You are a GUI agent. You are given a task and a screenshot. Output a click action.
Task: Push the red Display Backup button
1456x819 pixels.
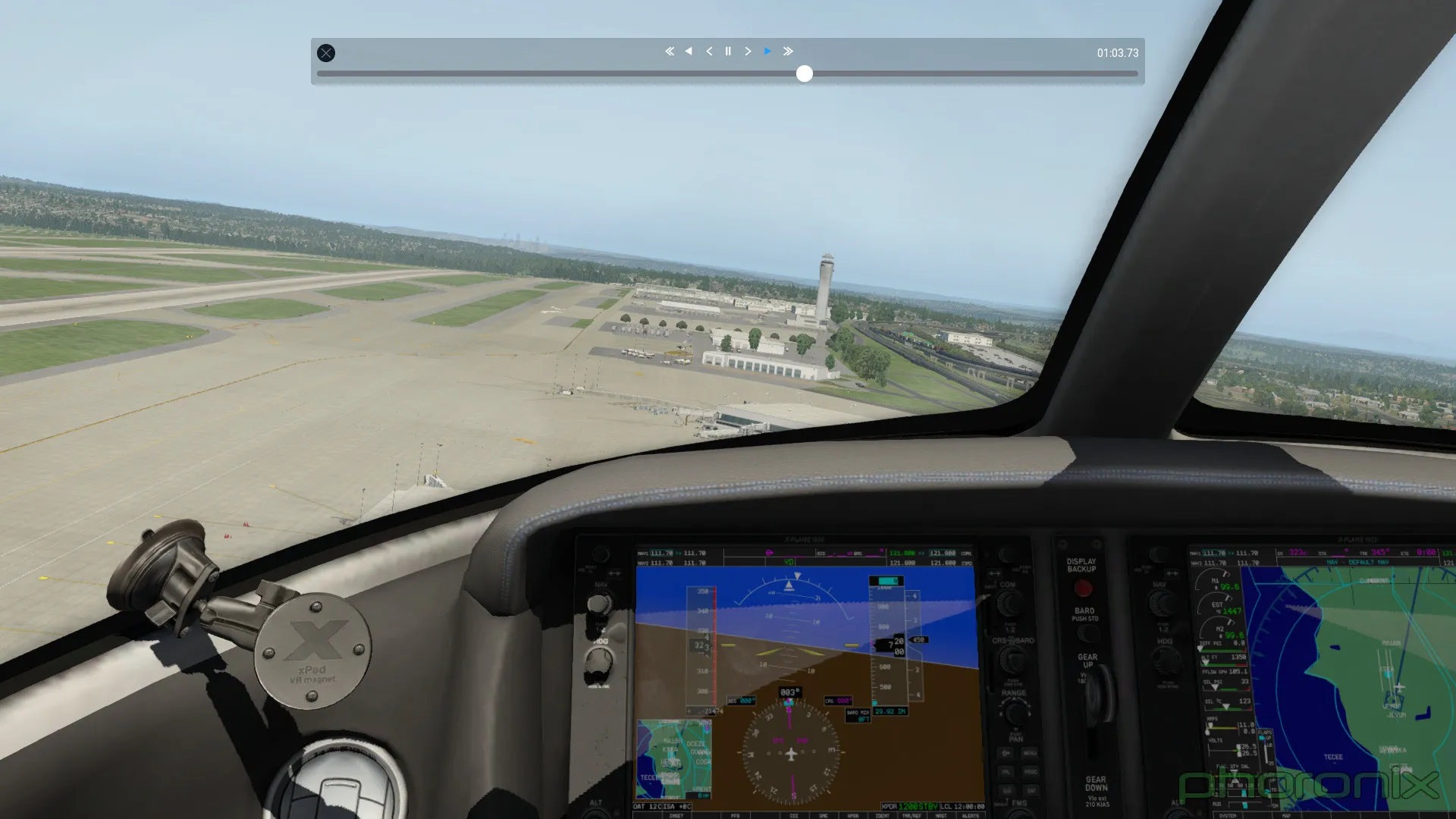(x=1083, y=588)
